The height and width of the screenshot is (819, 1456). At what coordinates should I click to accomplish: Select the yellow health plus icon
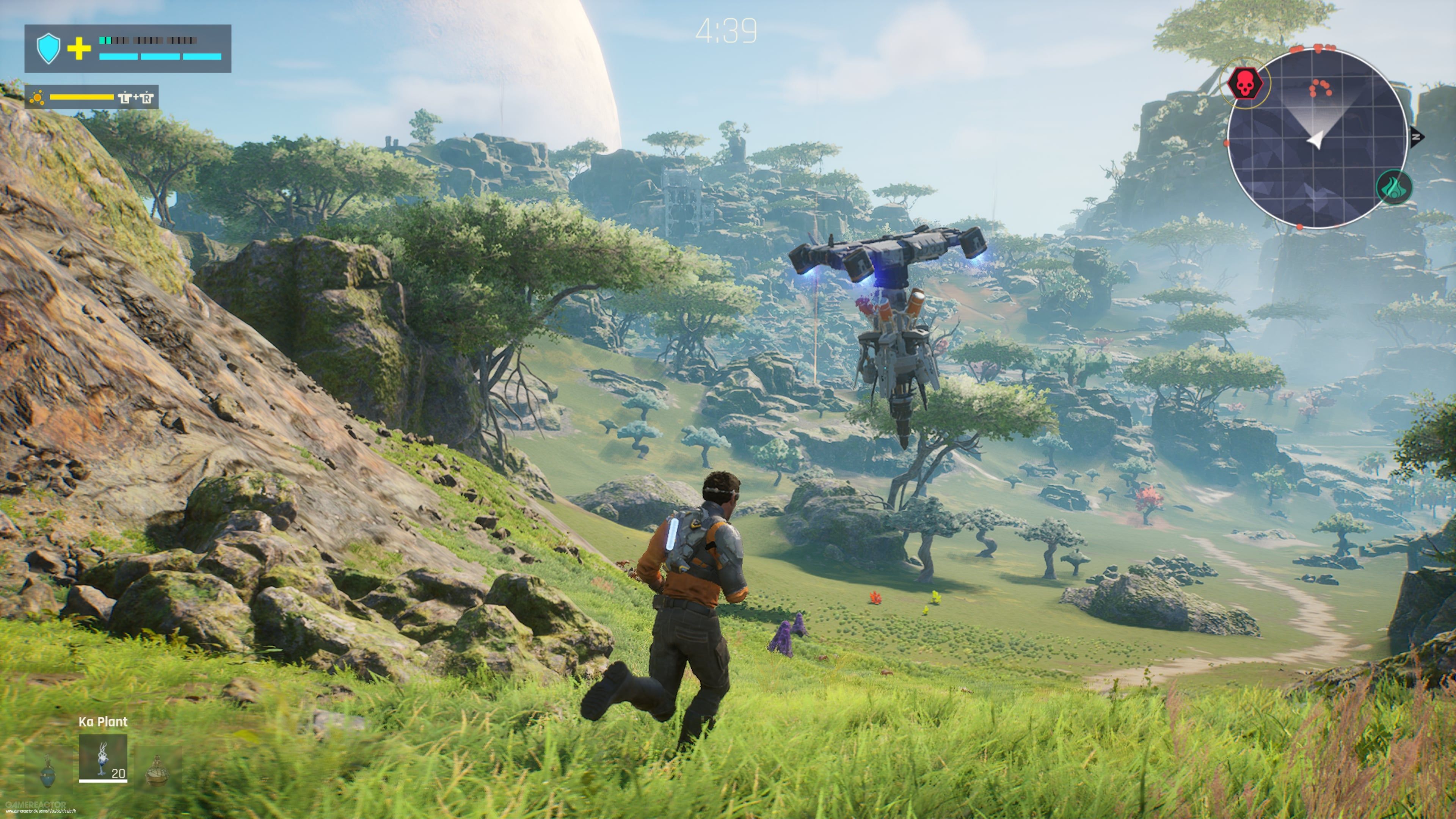(79, 51)
